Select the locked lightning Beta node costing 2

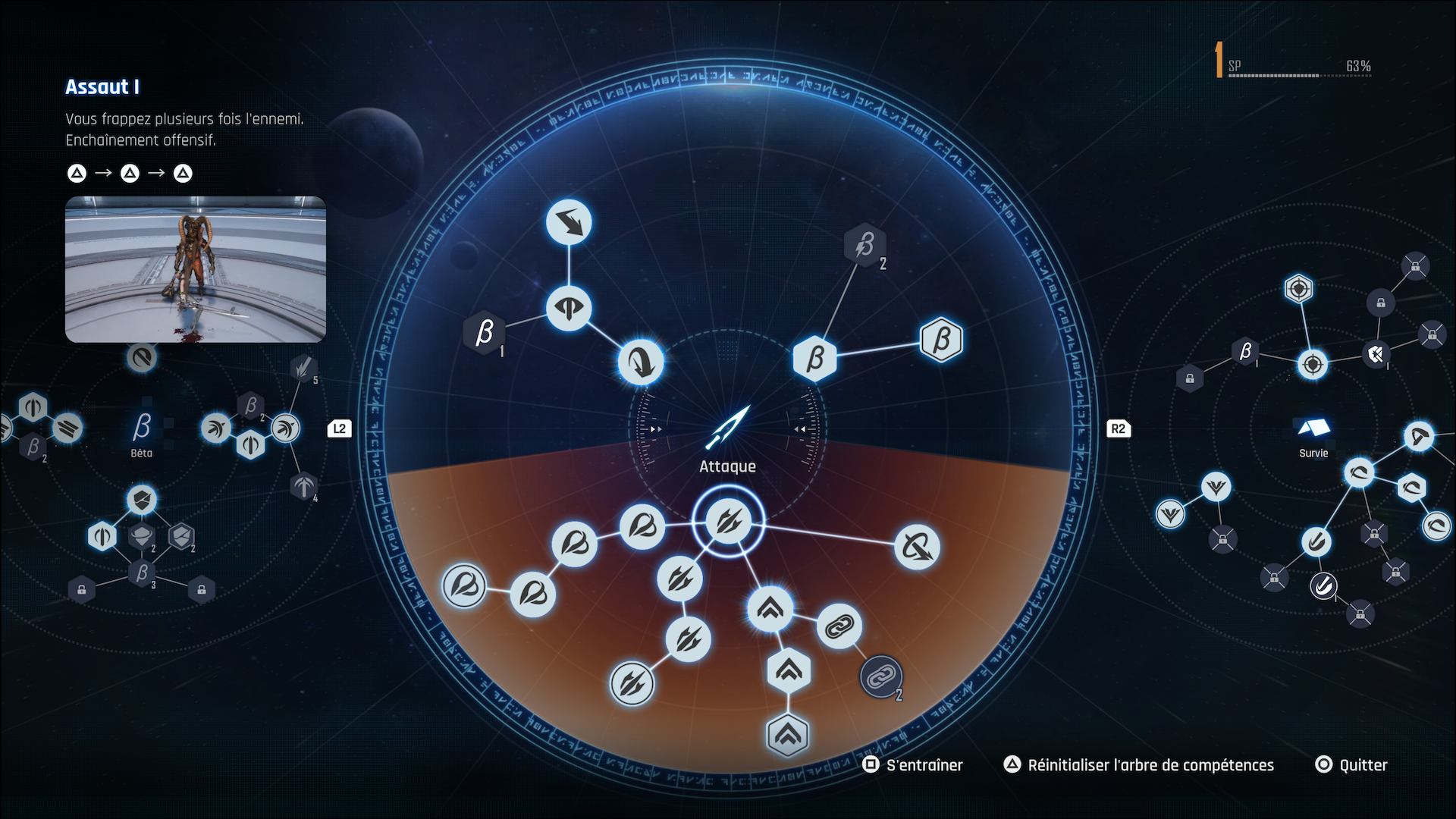point(864,245)
